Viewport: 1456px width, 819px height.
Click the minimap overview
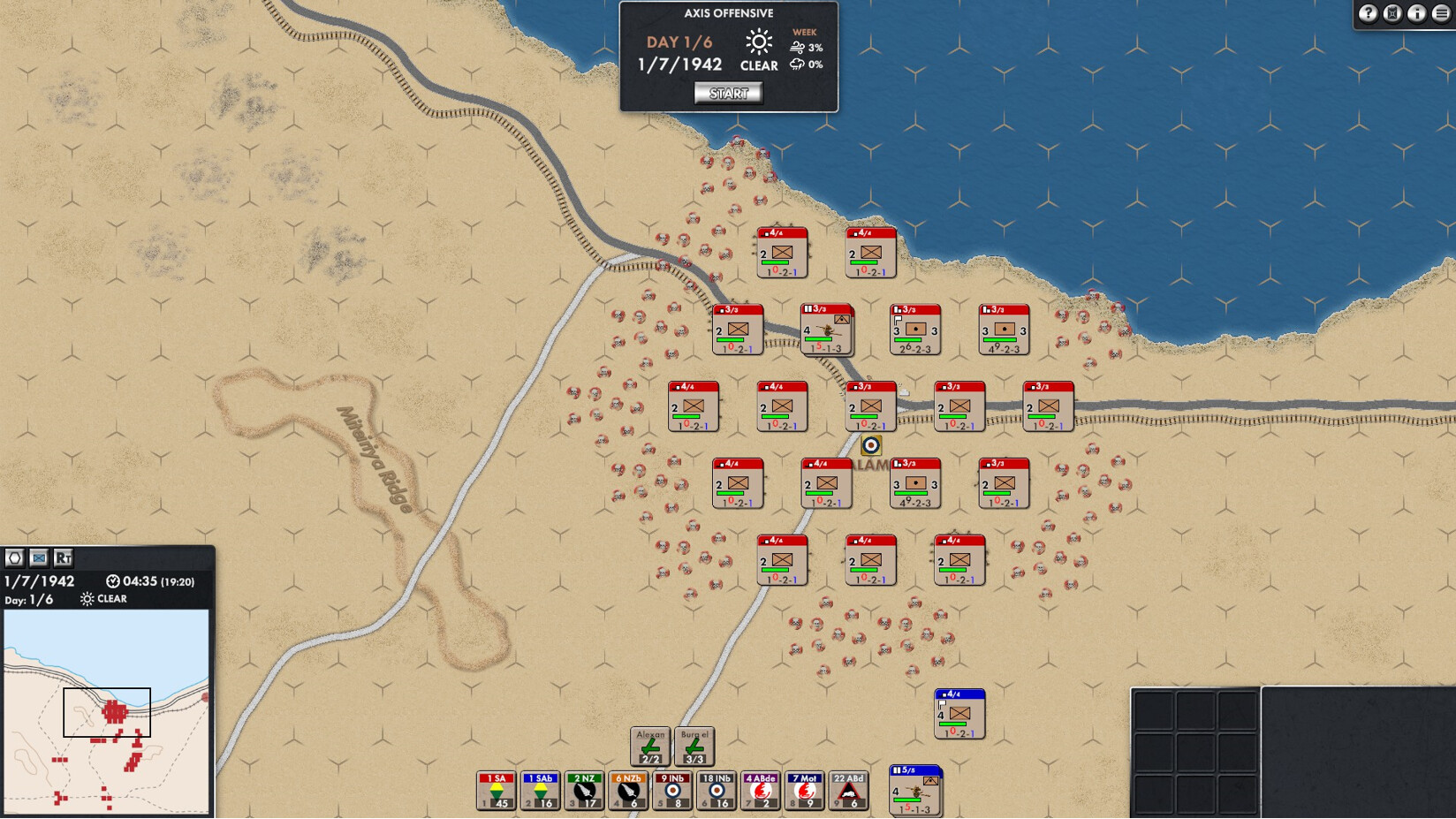pyautogui.click(x=106, y=711)
